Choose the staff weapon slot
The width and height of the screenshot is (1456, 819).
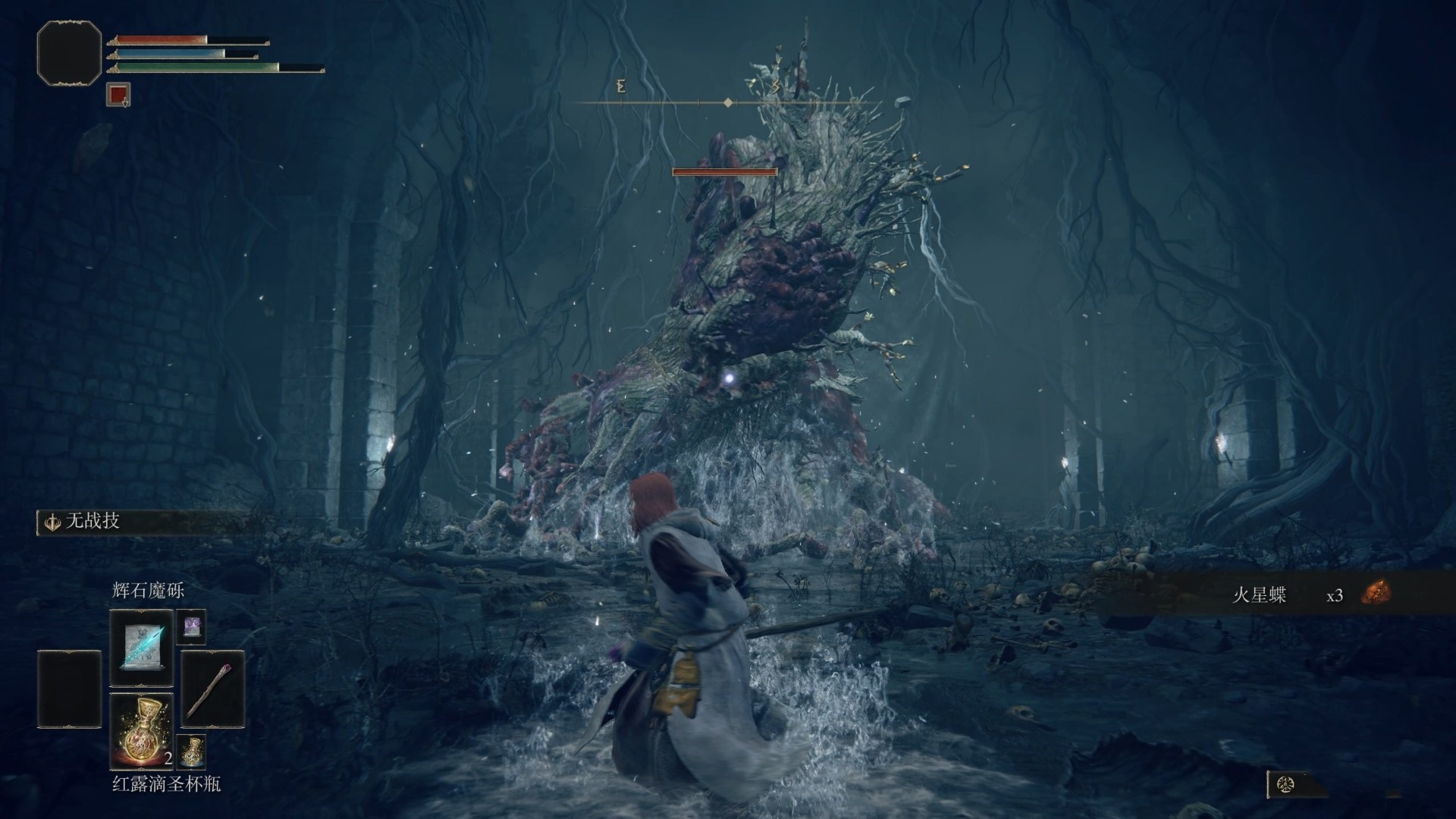213,689
